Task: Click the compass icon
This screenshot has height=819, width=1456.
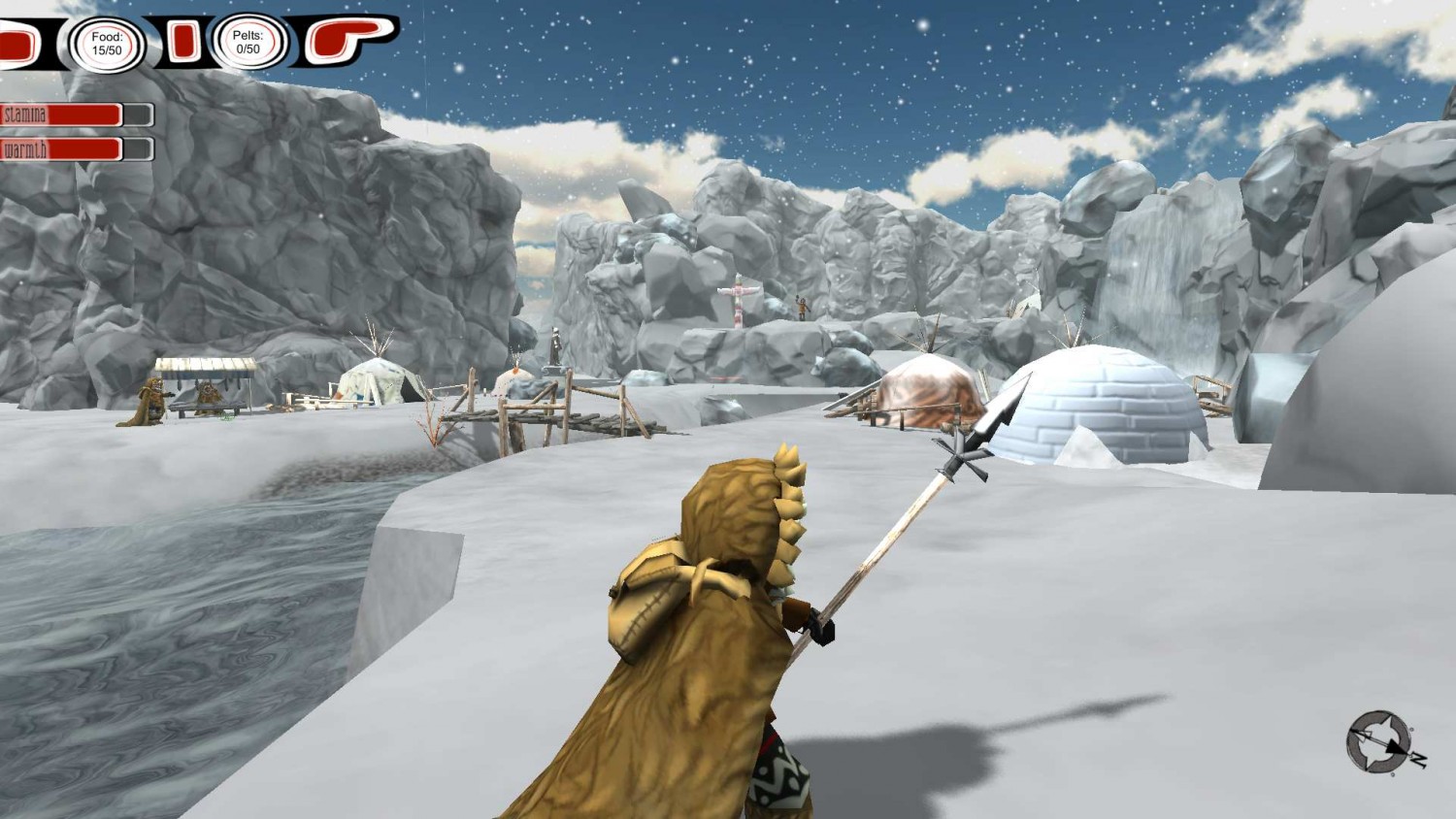Action: pos(1381,742)
